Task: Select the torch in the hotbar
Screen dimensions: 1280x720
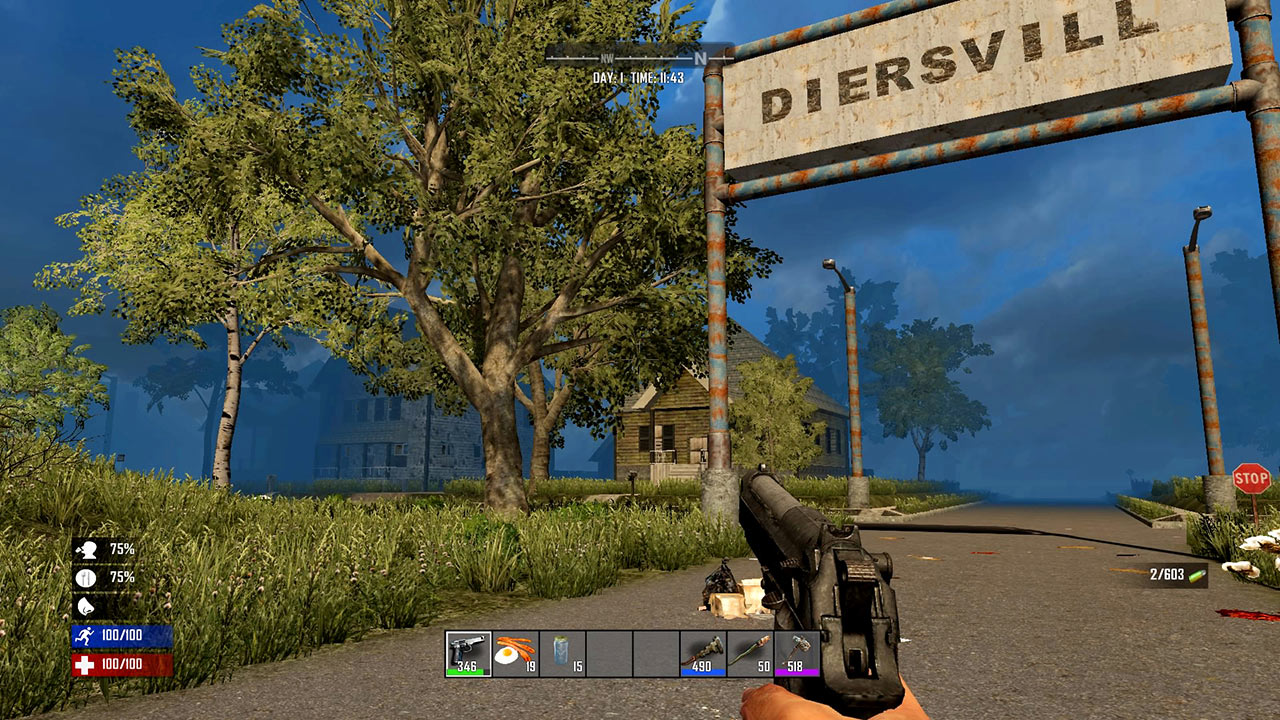Action: point(705,652)
